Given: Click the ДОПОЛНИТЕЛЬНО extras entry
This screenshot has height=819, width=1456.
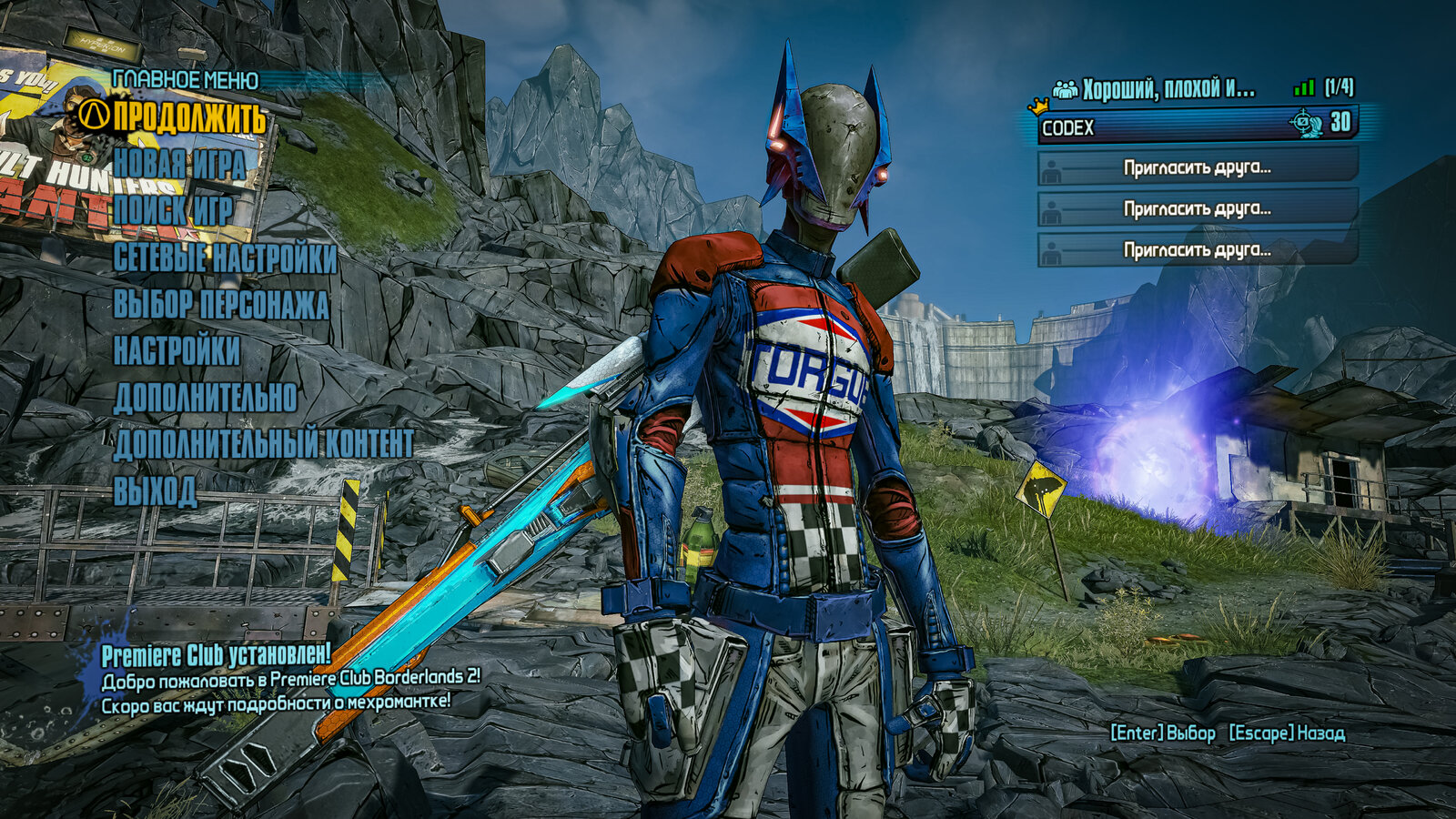Looking at the screenshot, I should click(x=205, y=398).
